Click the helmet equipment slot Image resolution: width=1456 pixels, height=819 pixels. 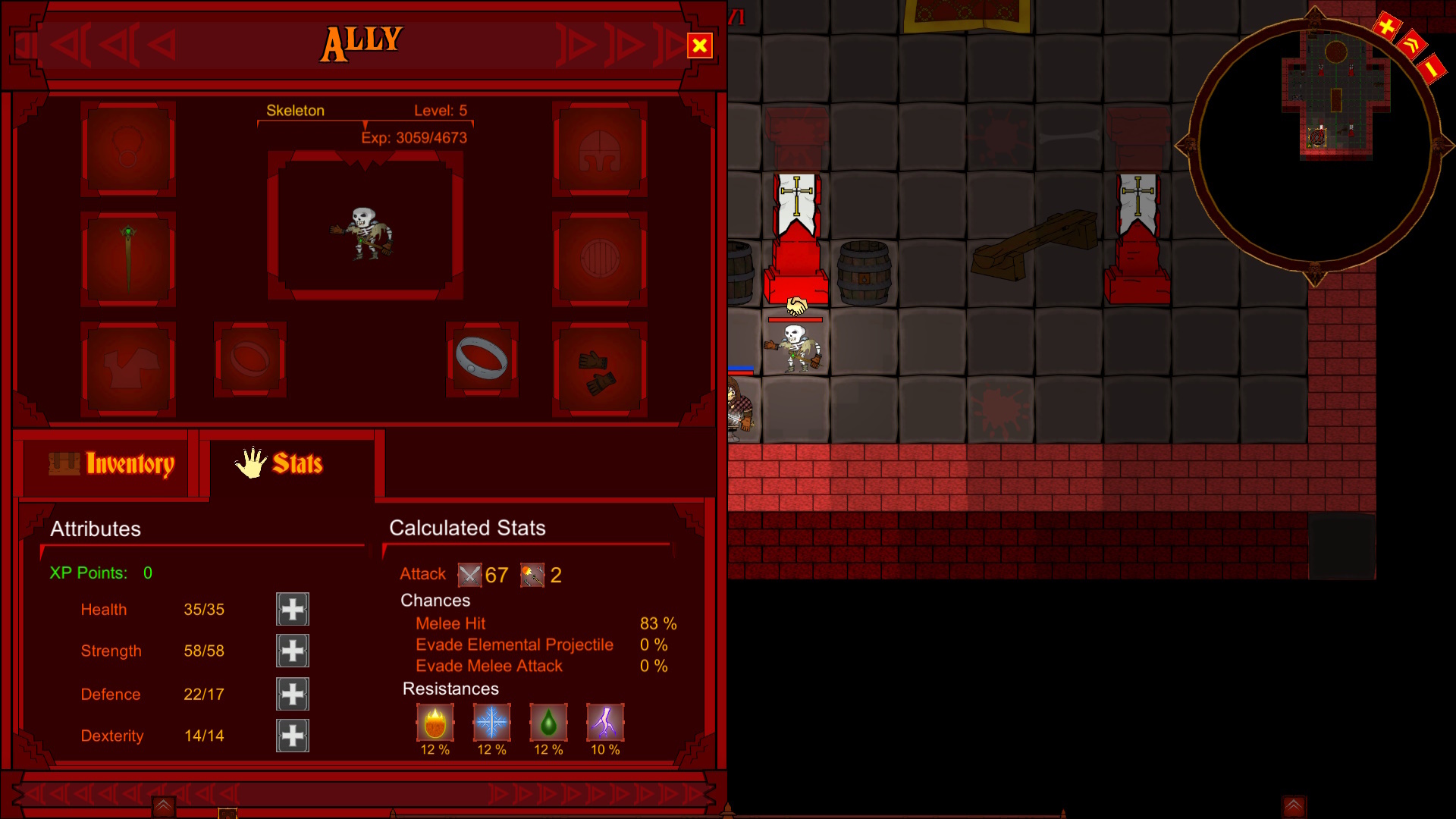click(599, 148)
